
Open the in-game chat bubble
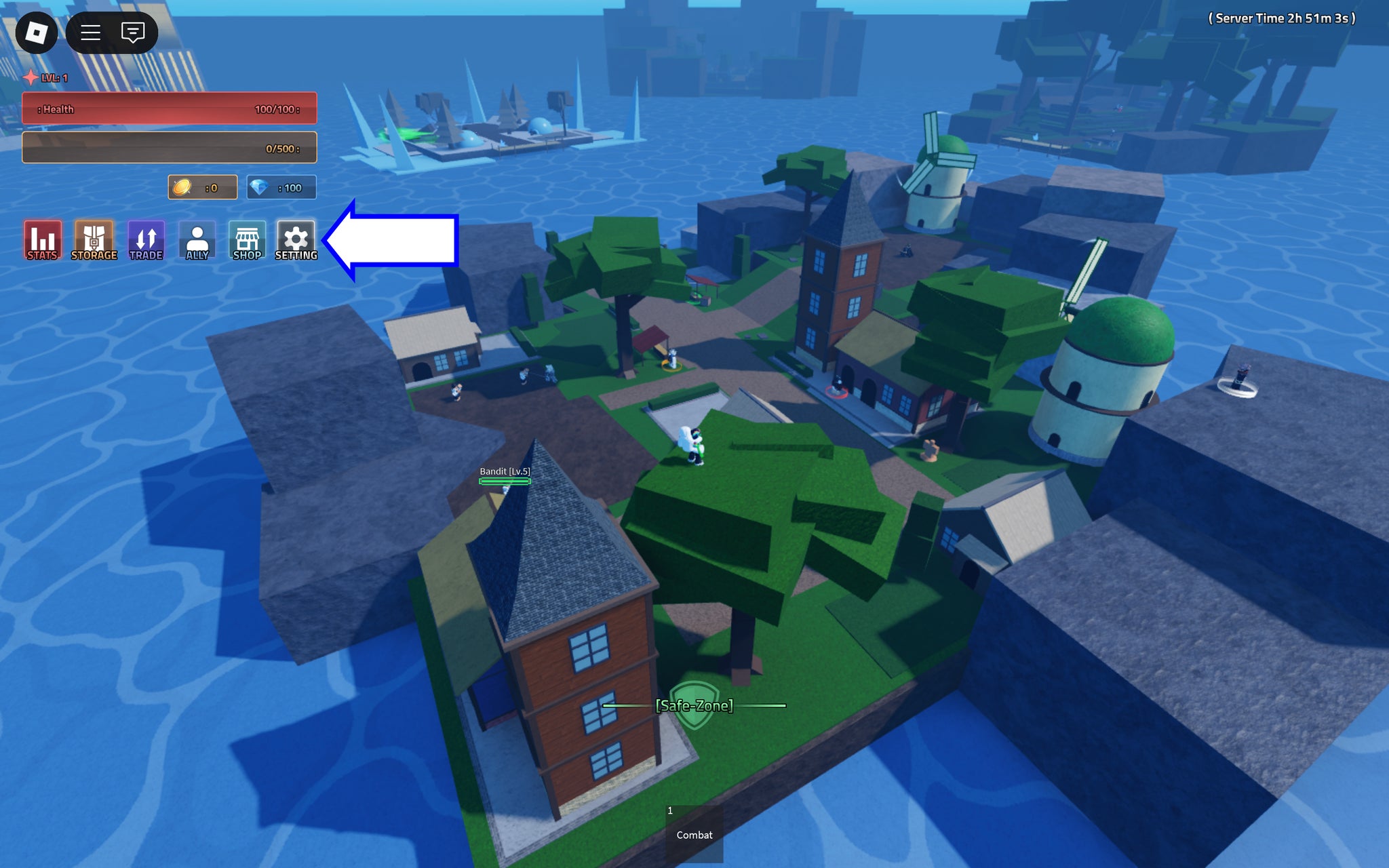(x=133, y=32)
